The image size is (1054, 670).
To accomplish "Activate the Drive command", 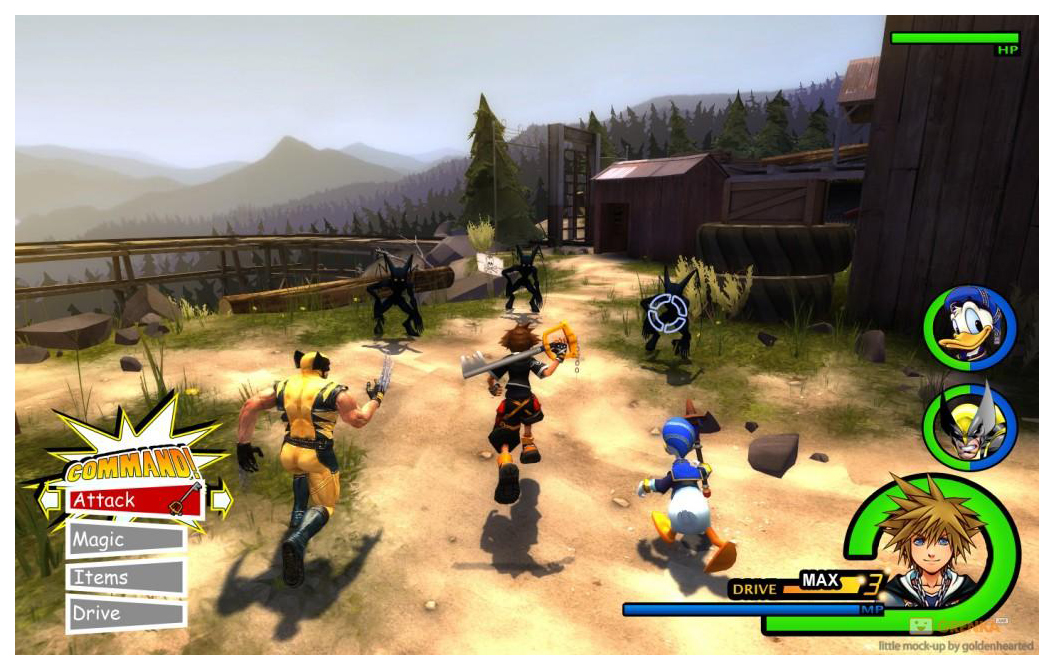I will pos(126,614).
